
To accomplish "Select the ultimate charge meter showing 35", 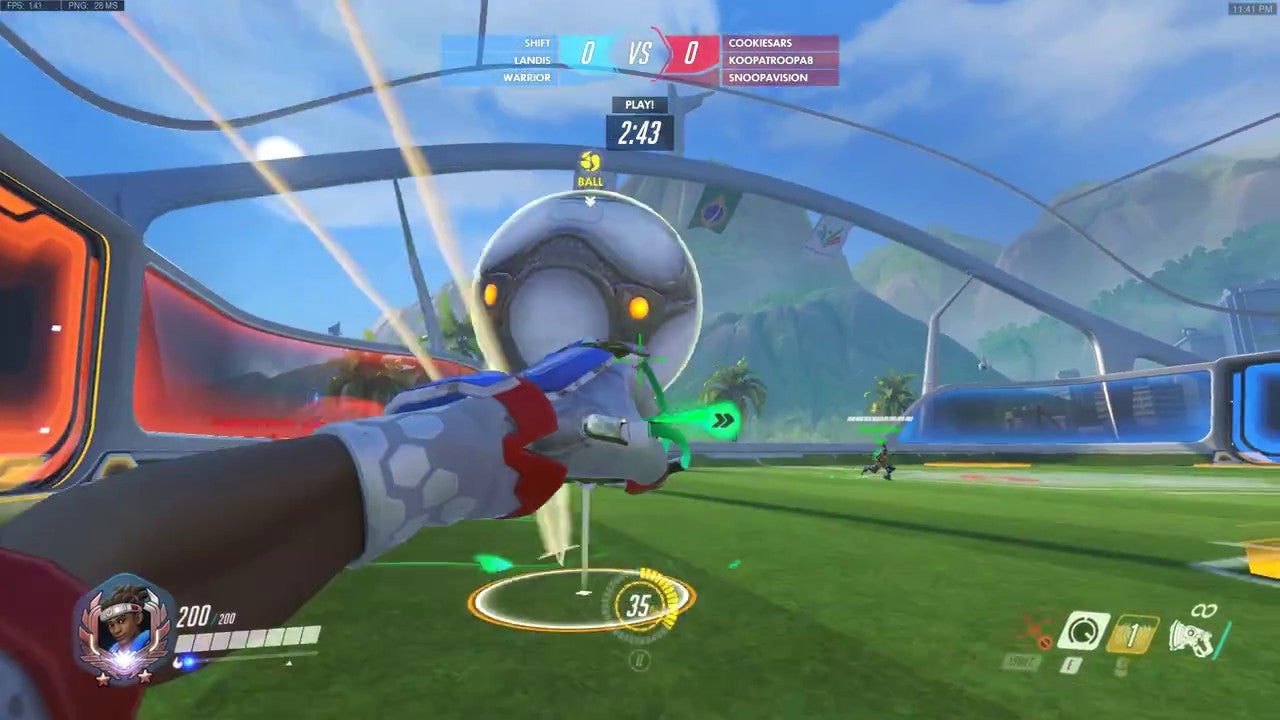I will click(x=637, y=605).
